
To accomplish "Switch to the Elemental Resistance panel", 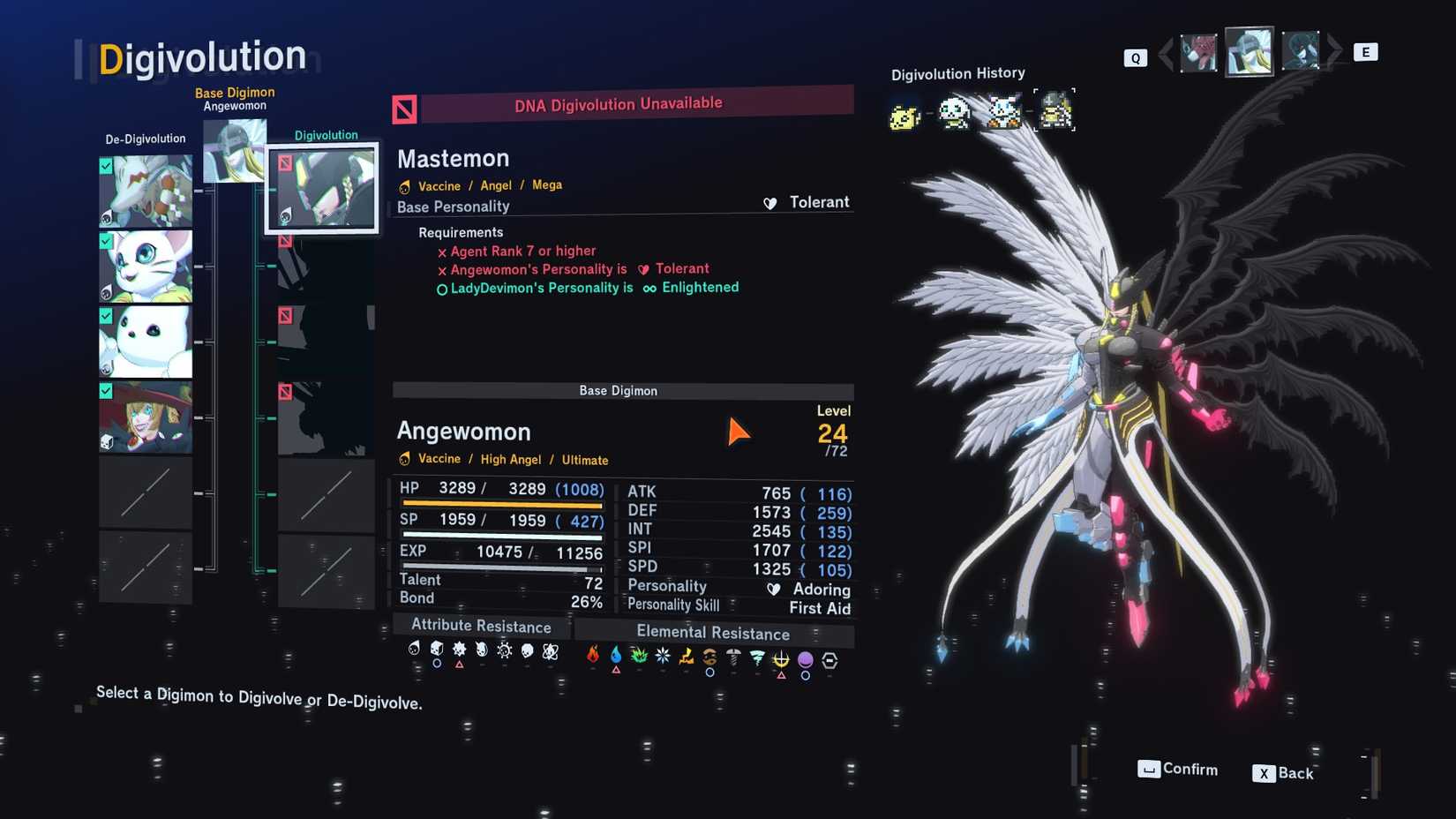I will pos(713,633).
